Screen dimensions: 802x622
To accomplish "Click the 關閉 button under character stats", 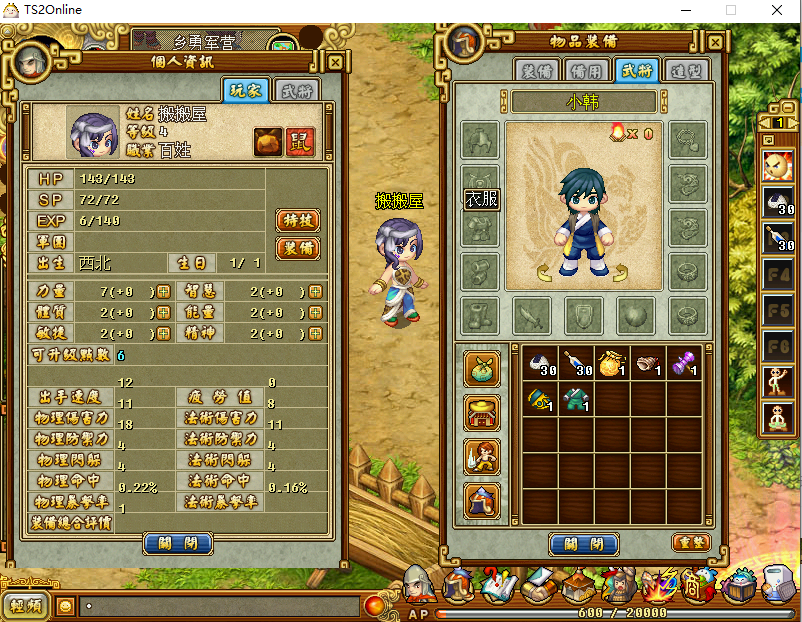I will point(178,544).
